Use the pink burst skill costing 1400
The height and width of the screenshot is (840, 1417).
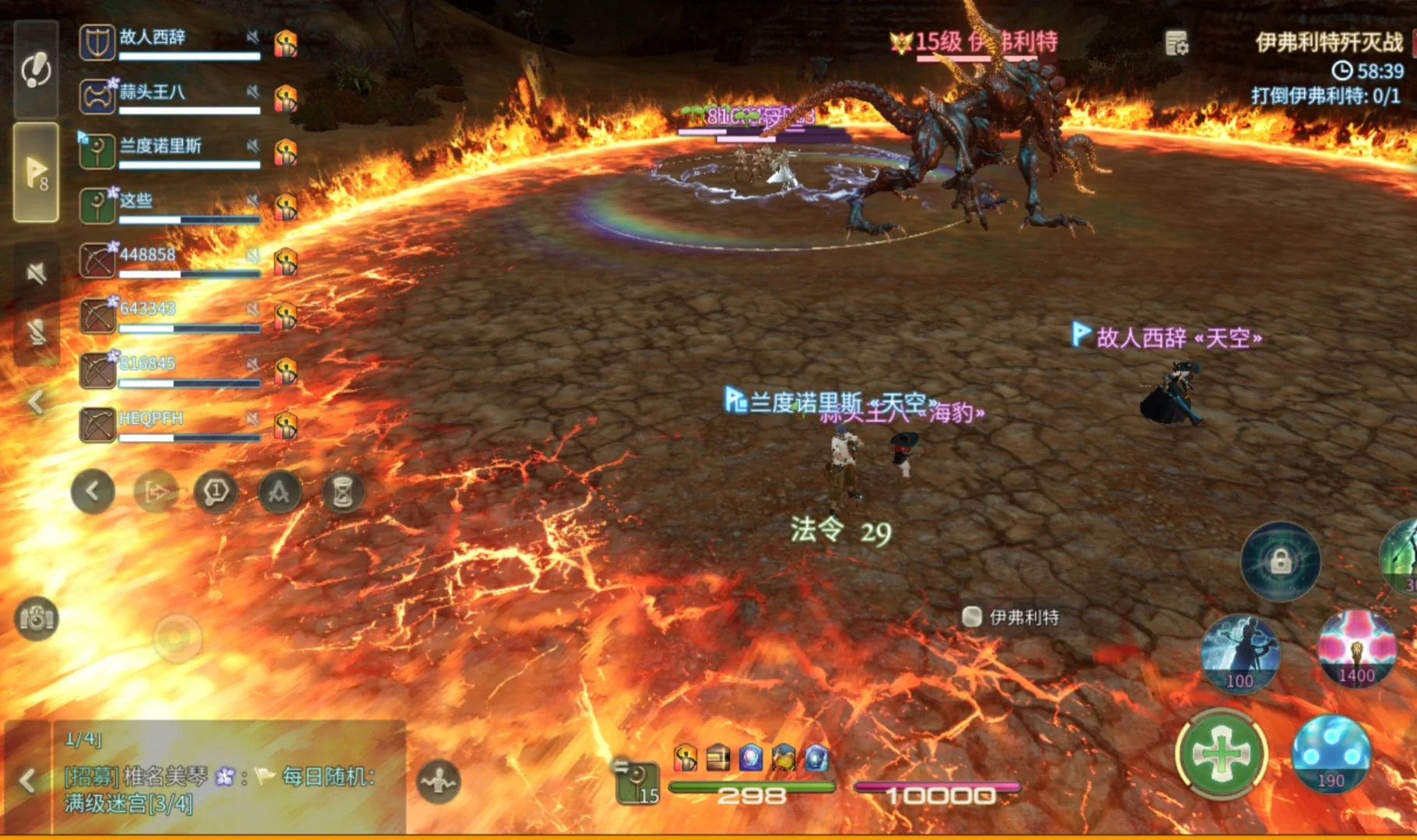tap(1356, 648)
